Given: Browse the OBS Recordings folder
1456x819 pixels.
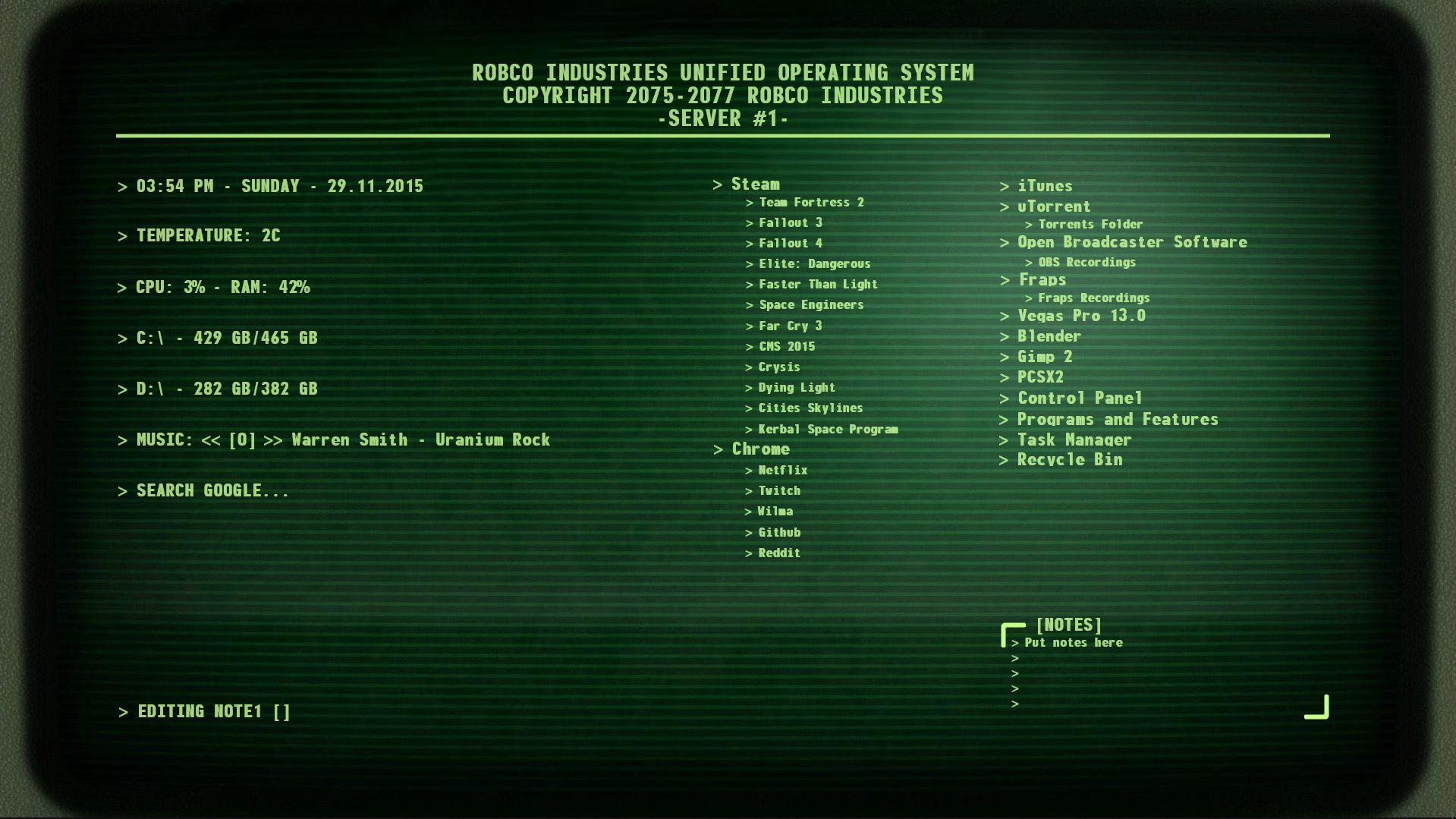Looking at the screenshot, I should (x=1087, y=262).
